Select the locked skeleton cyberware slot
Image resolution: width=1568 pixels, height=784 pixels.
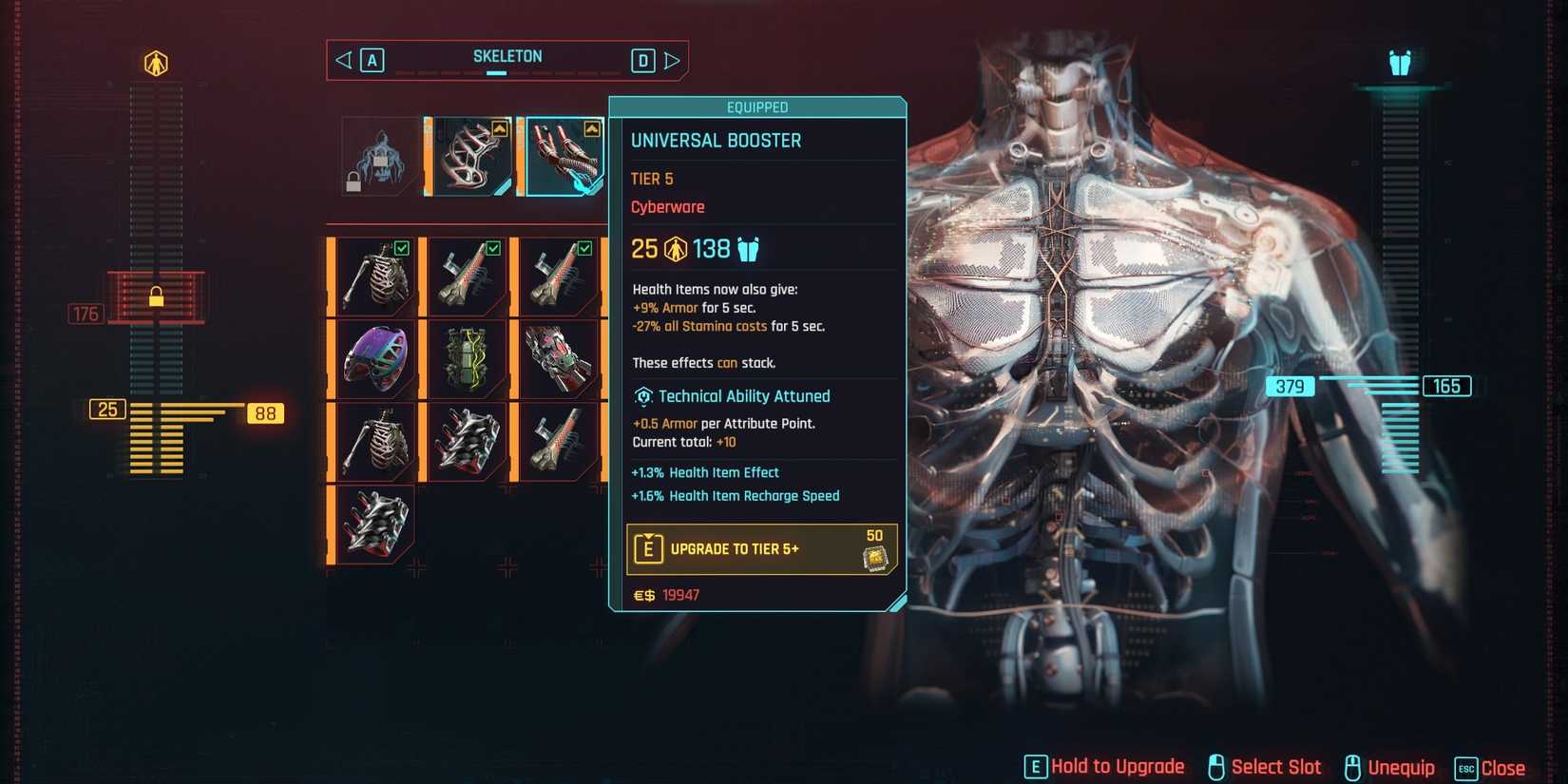point(379,156)
